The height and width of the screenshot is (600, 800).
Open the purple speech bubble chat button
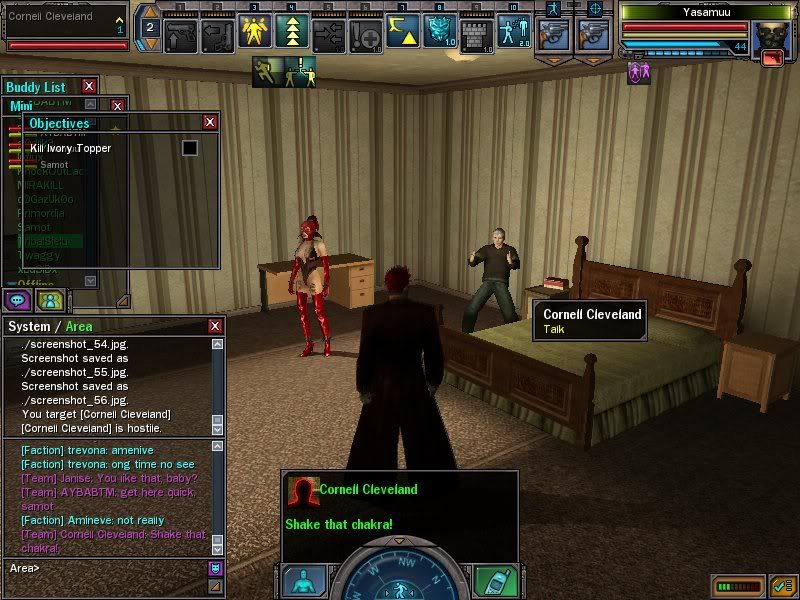18,298
